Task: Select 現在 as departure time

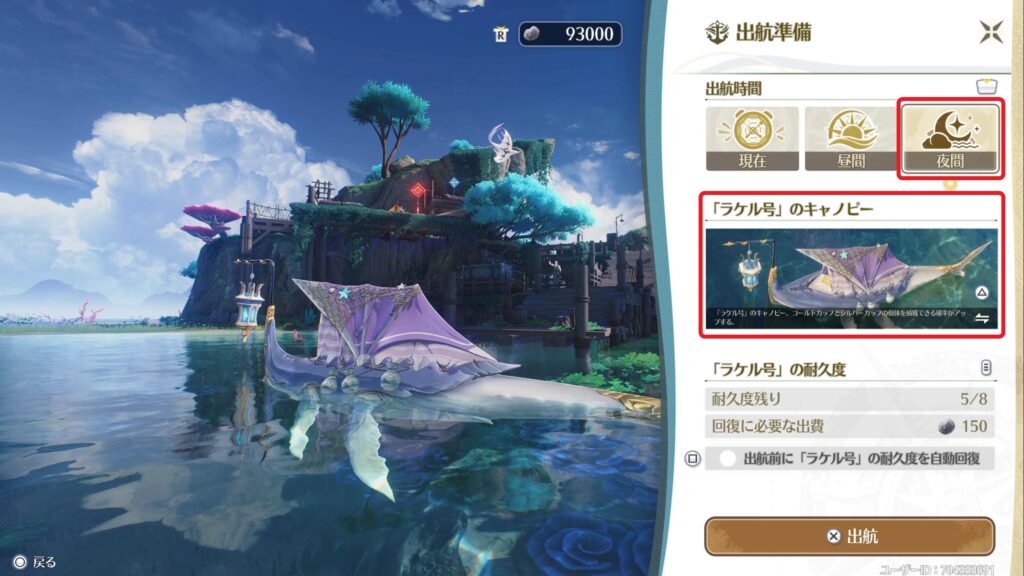Action: coord(752,139)
